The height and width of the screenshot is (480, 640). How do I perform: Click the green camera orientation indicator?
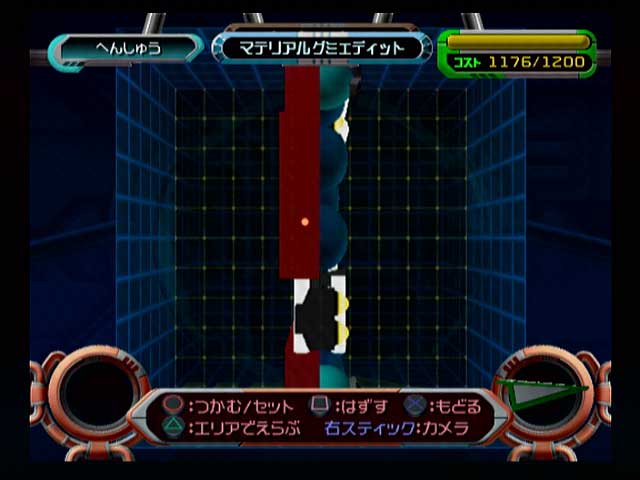click(544, 393)
